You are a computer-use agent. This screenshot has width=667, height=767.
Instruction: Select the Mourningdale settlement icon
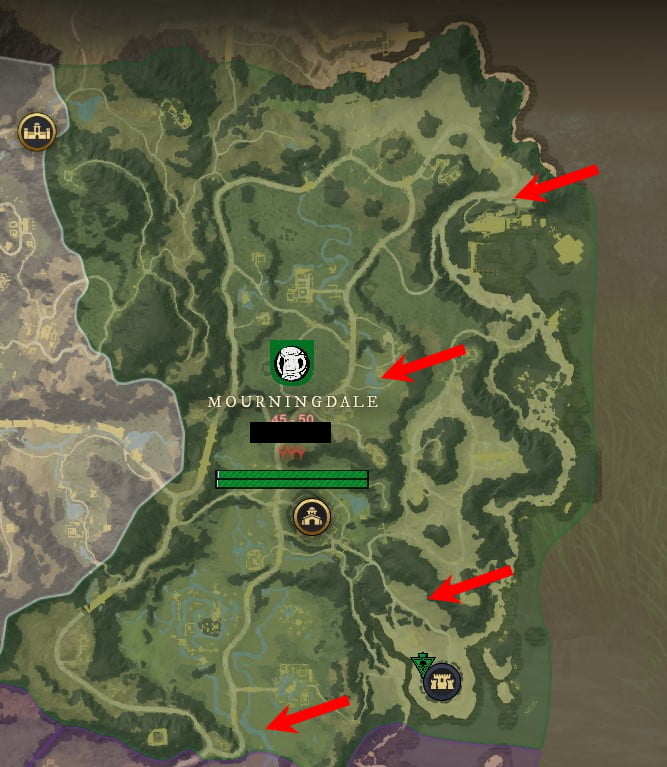[311, 517]
